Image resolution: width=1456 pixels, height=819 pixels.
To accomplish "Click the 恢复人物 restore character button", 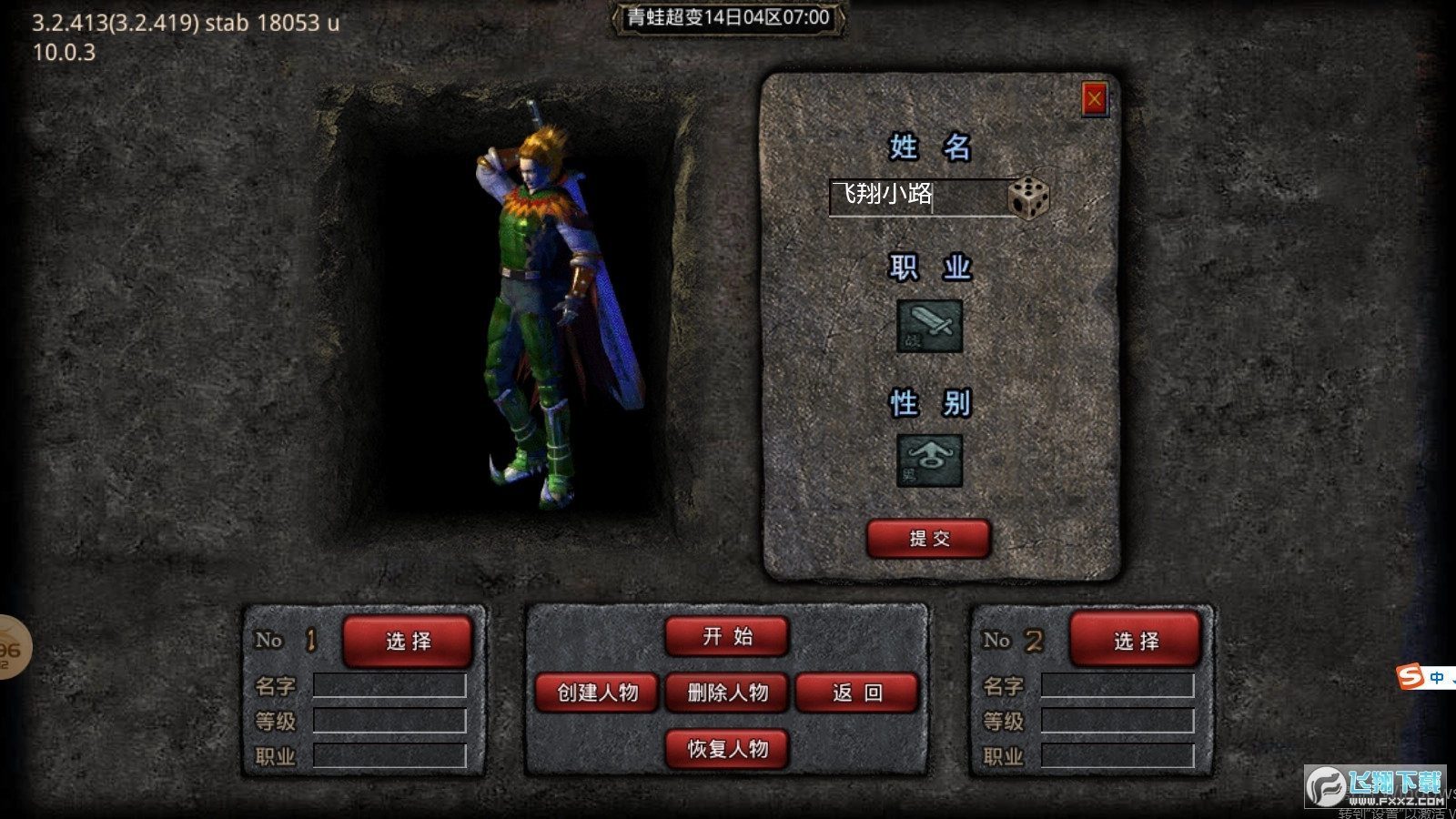I will (x=726, y=749).
